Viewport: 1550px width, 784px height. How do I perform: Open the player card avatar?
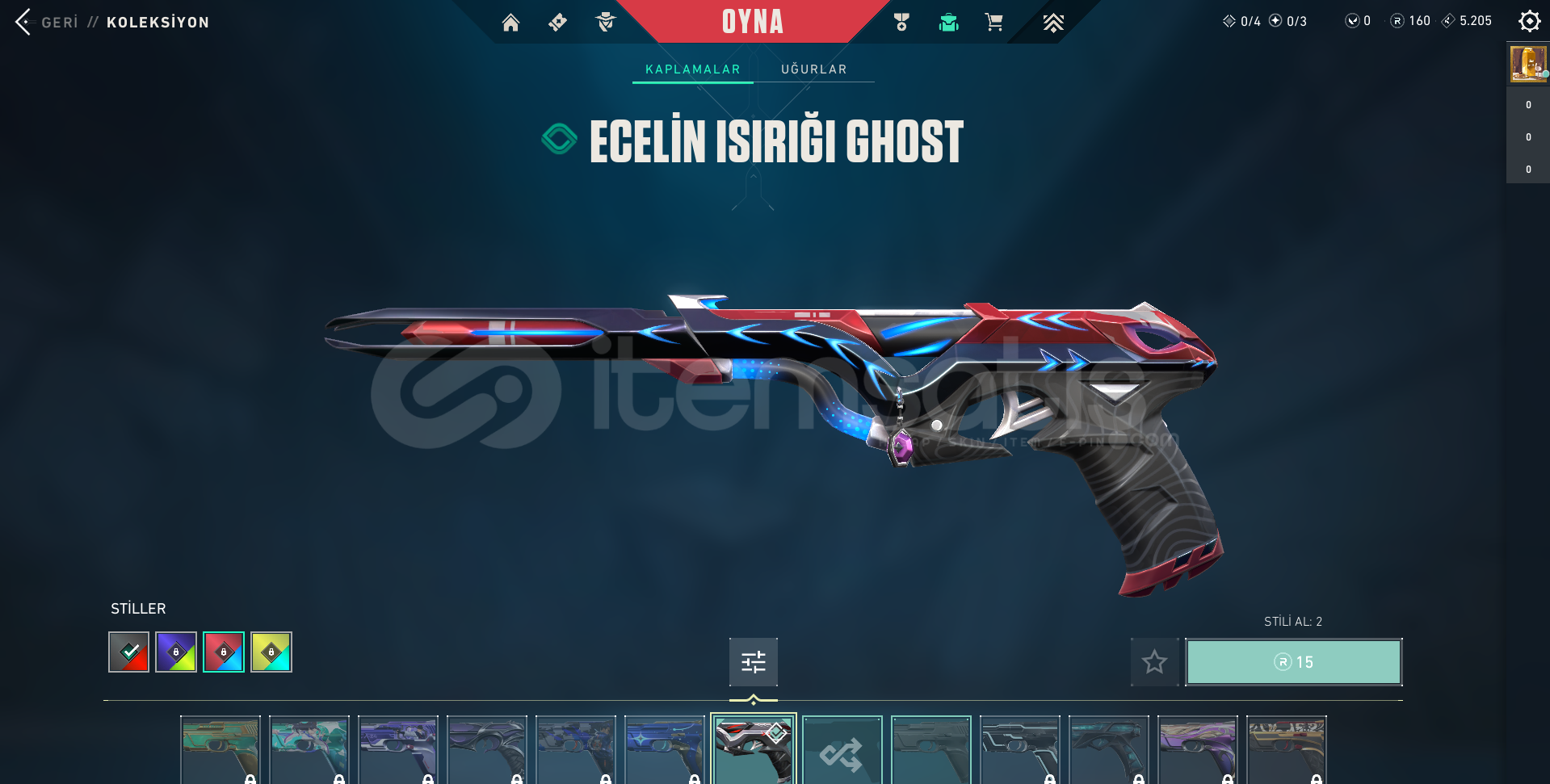(x=1527, y=64)
